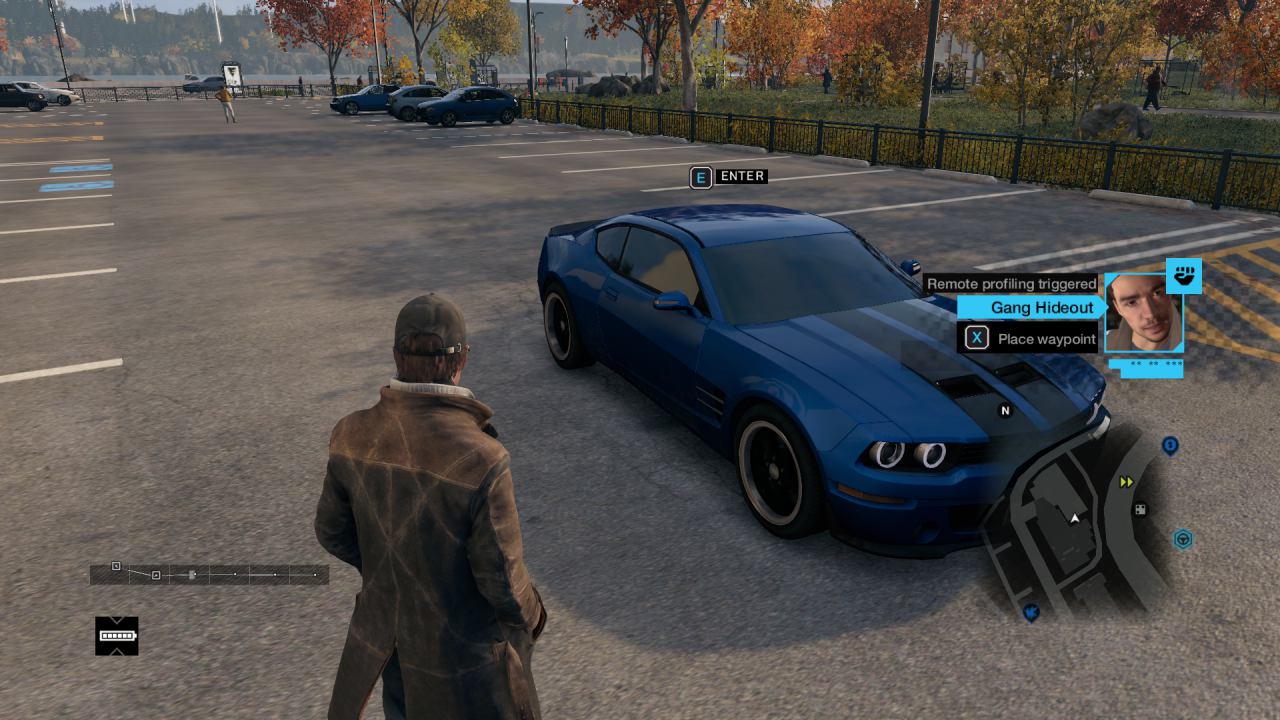The image size is (1280, 720).
Task: Choose the steering wheel hexagon map marker
Action: (x=1183, y=540)
